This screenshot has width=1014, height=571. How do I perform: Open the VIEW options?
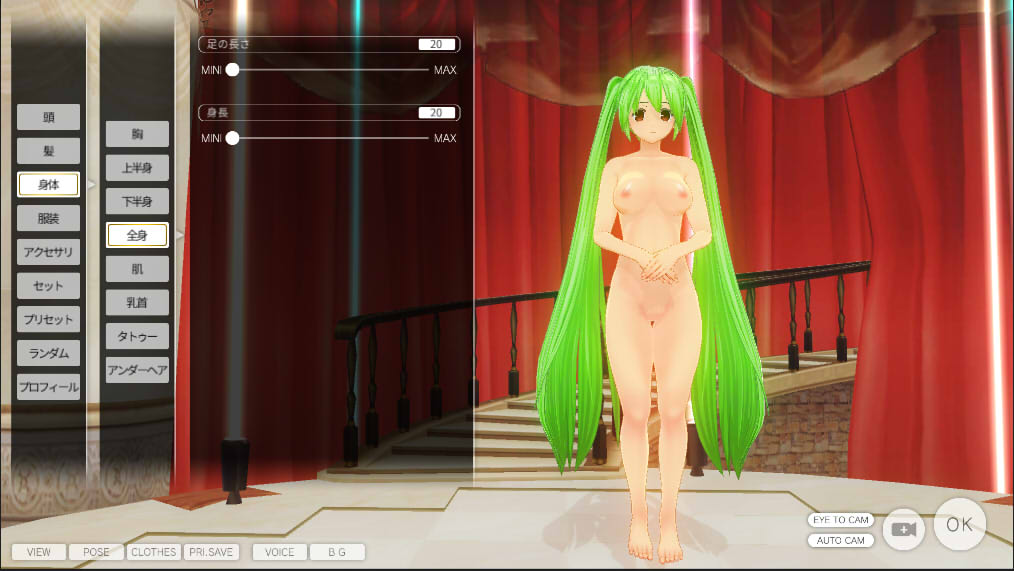39,552
